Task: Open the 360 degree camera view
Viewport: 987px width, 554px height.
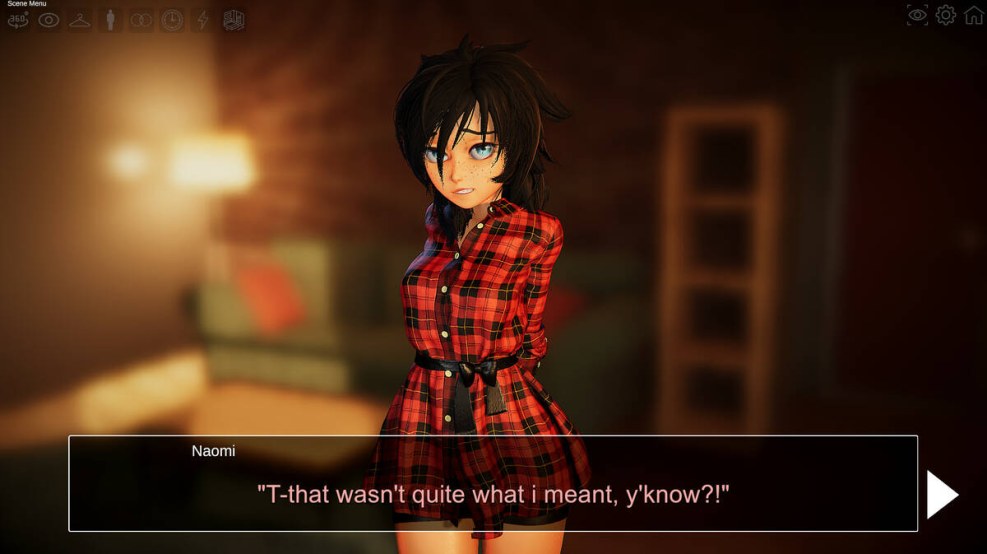Action: [x=18, y=20]
